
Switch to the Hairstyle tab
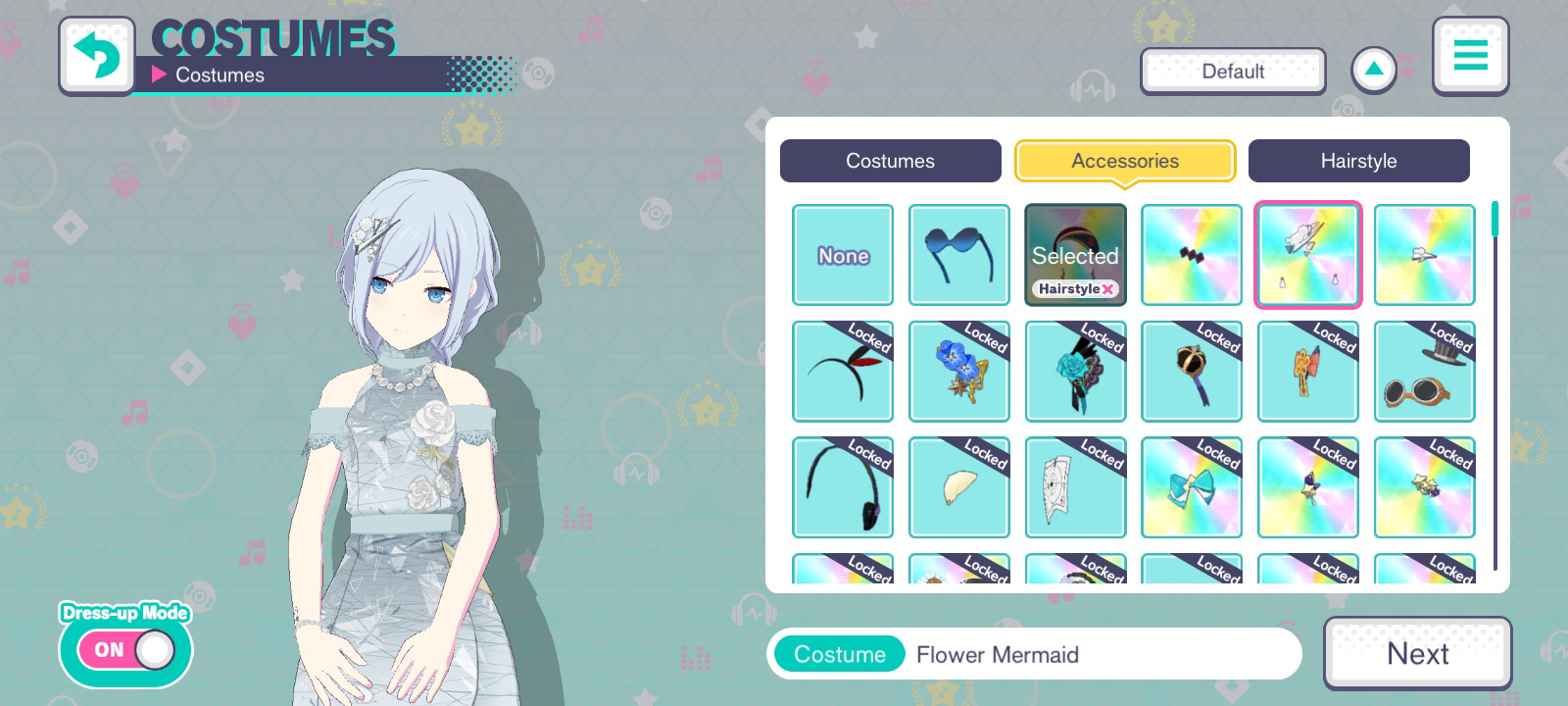pyautogui.click(x=1358, y=161)
